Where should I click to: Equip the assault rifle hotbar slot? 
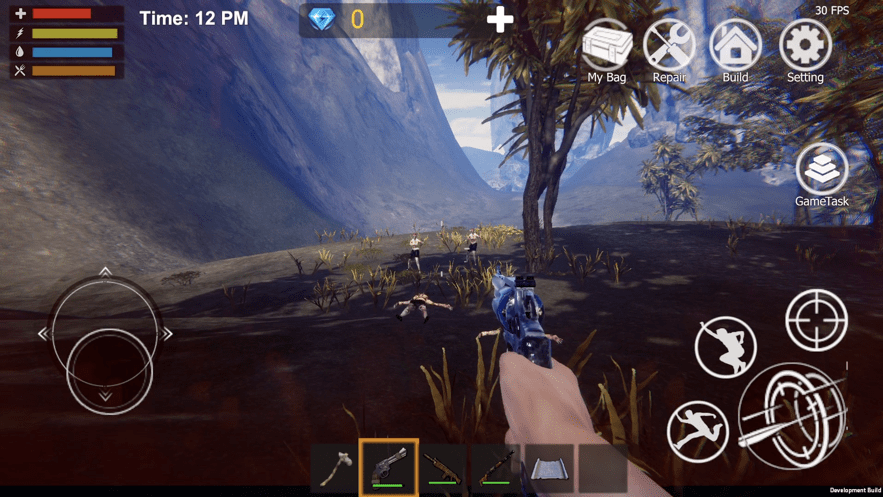pos(443,468)
